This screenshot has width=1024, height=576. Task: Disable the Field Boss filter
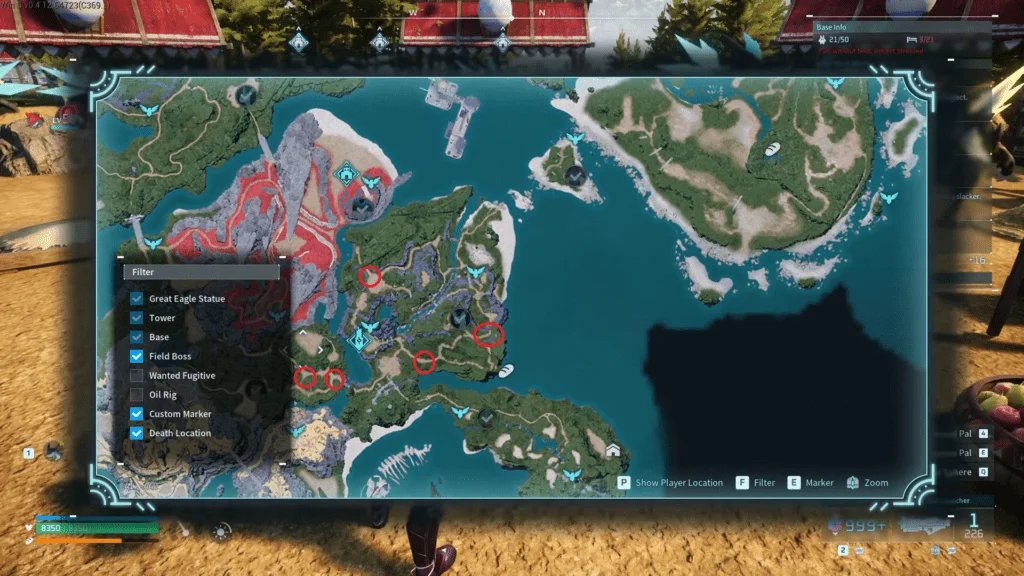(136, 356)
